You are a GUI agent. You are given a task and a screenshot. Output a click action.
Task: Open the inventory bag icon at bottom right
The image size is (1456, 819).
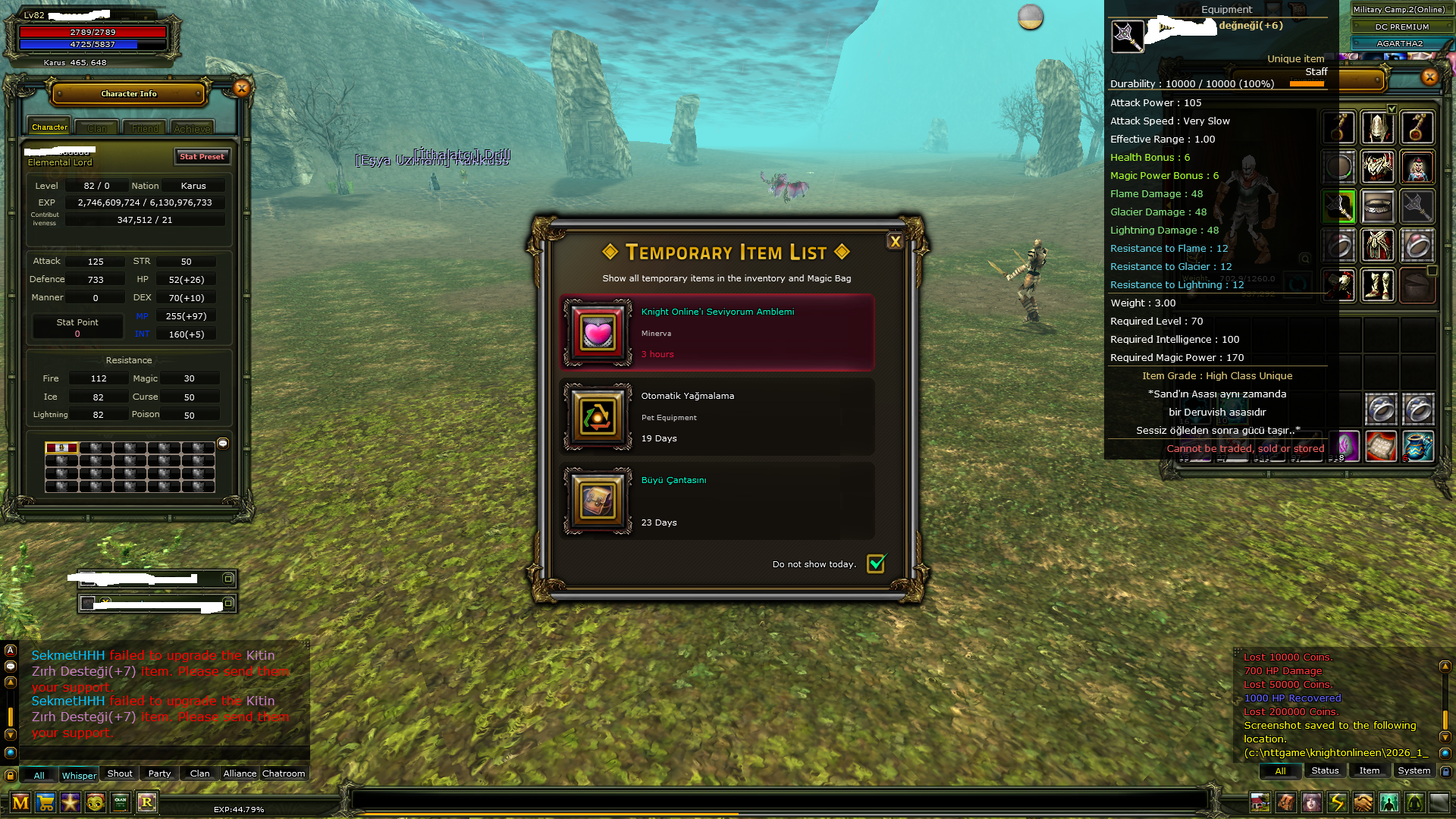click(1285, 802)
